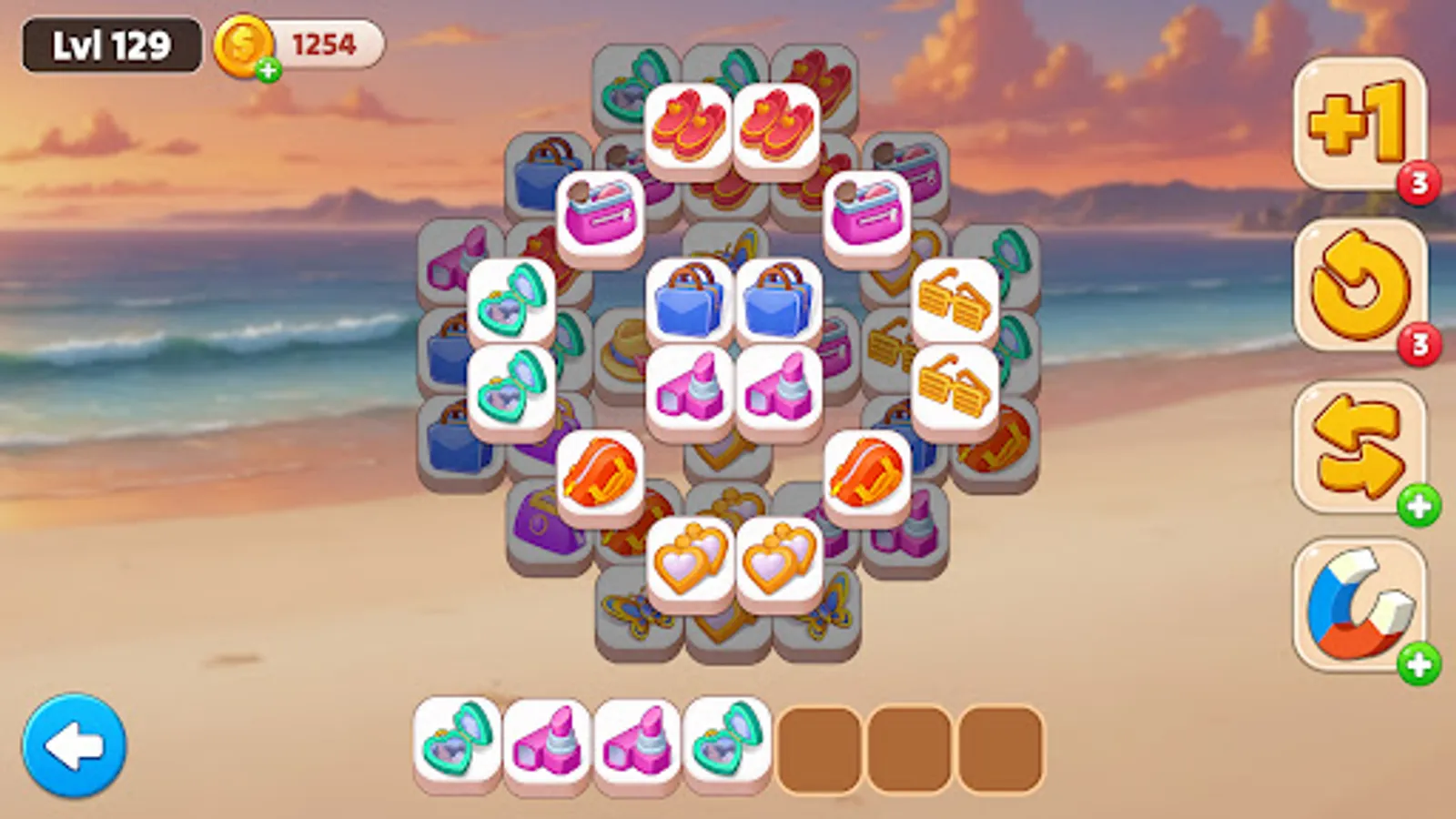Open the Lvl 129 level badge

click(109, 41)
